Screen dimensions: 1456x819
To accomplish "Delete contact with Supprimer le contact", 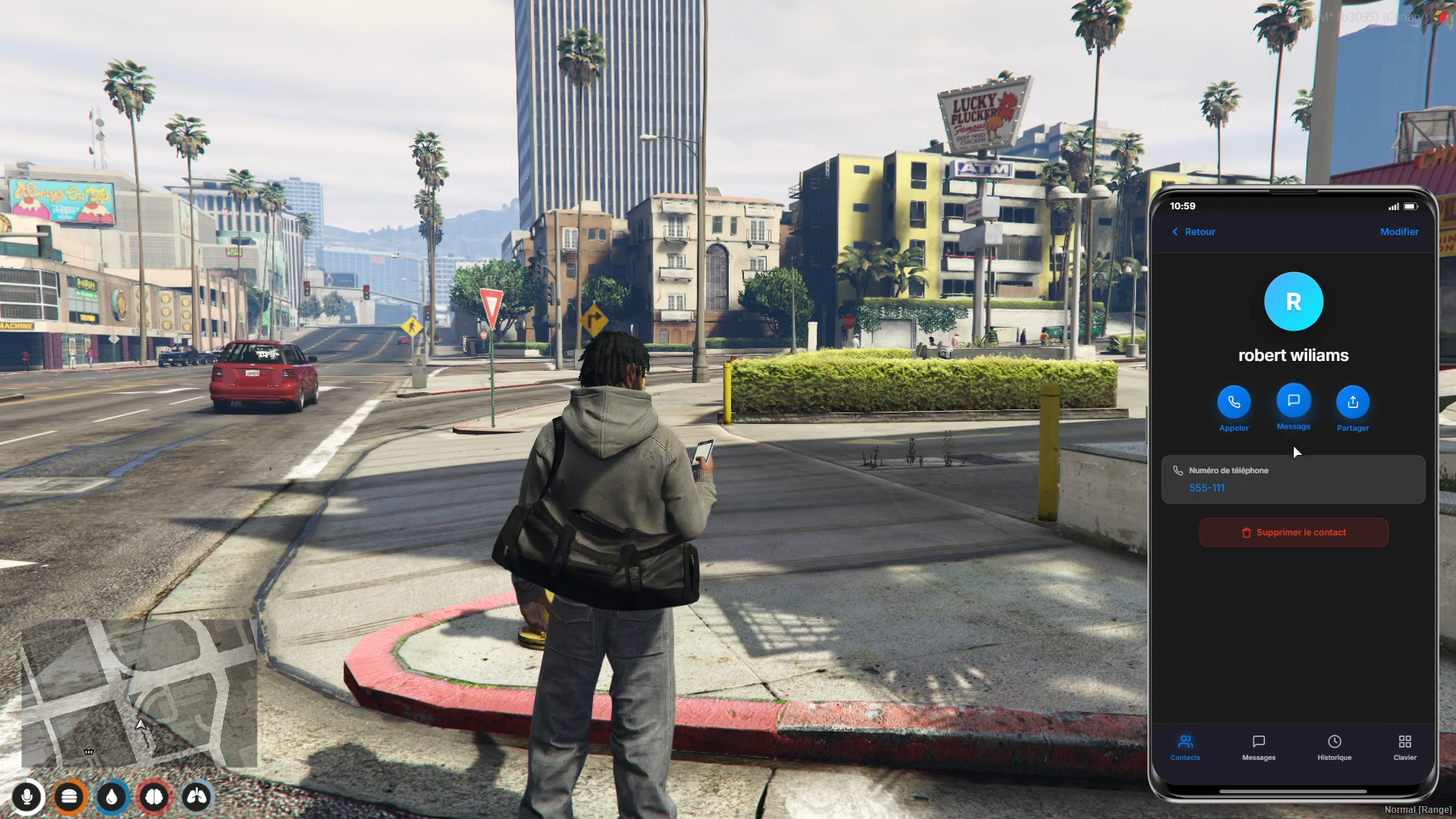I will (x=1293, y=533).
